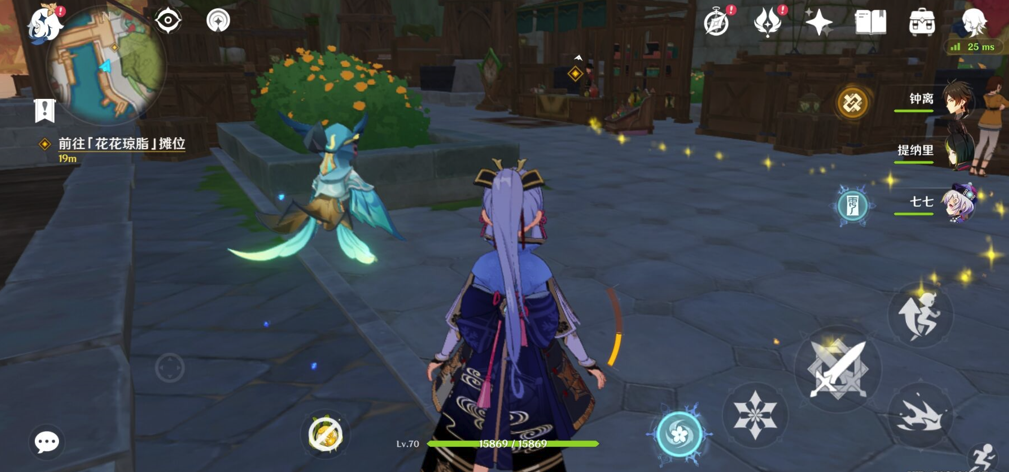Use the orange gadget icon beside 钟离

click(x=853, y=102)
